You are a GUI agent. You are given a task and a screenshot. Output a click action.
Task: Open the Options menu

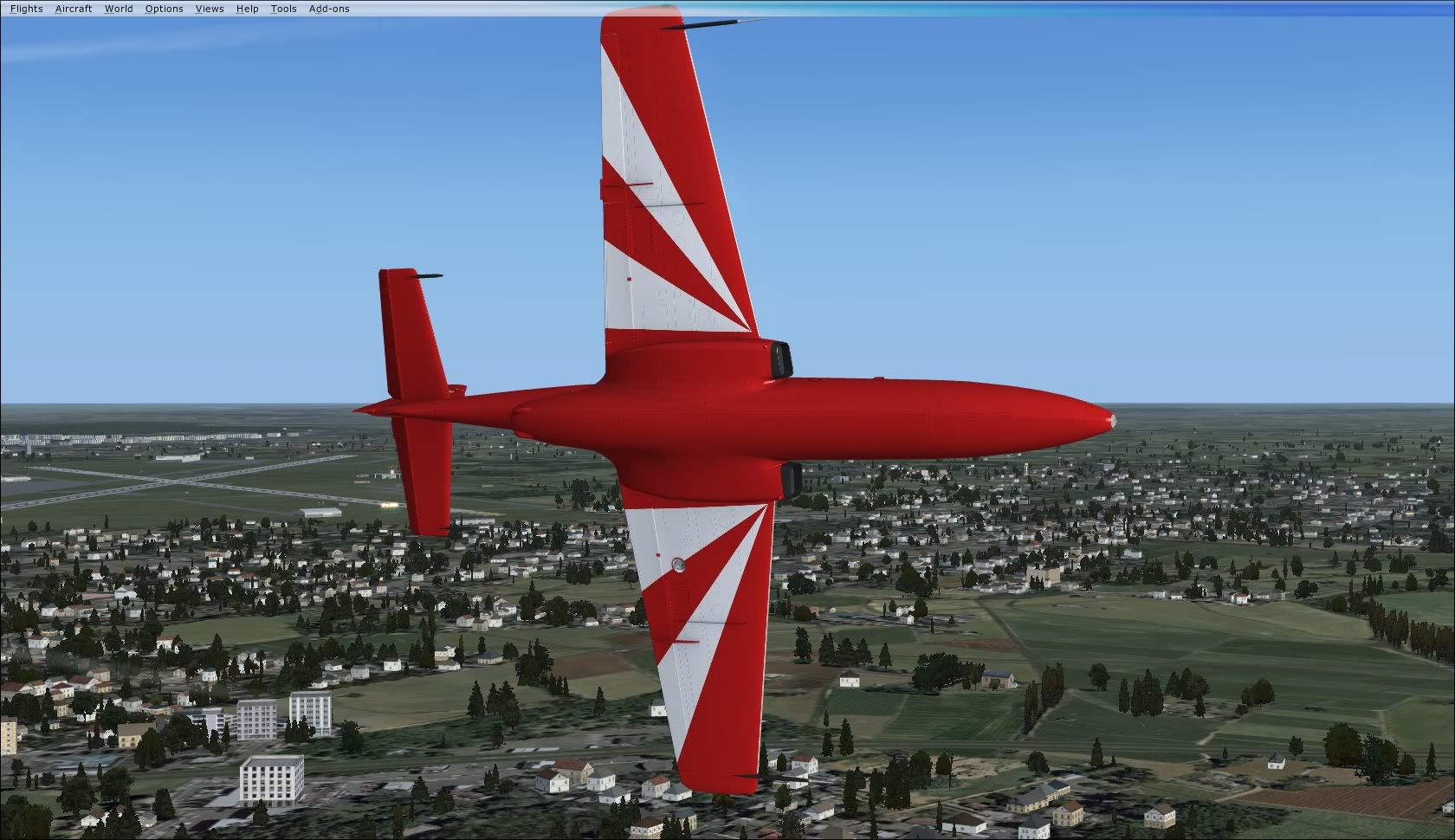(164, 9)
